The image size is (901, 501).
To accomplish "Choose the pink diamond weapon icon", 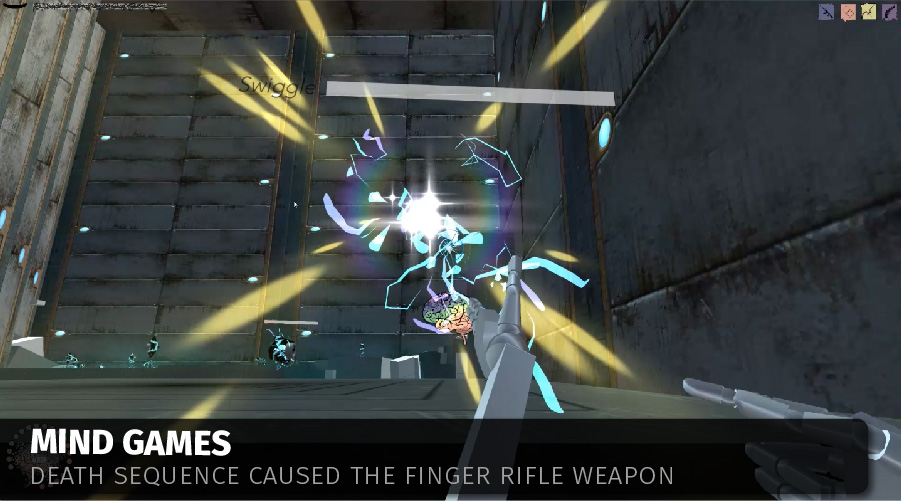I will (847, 12).
